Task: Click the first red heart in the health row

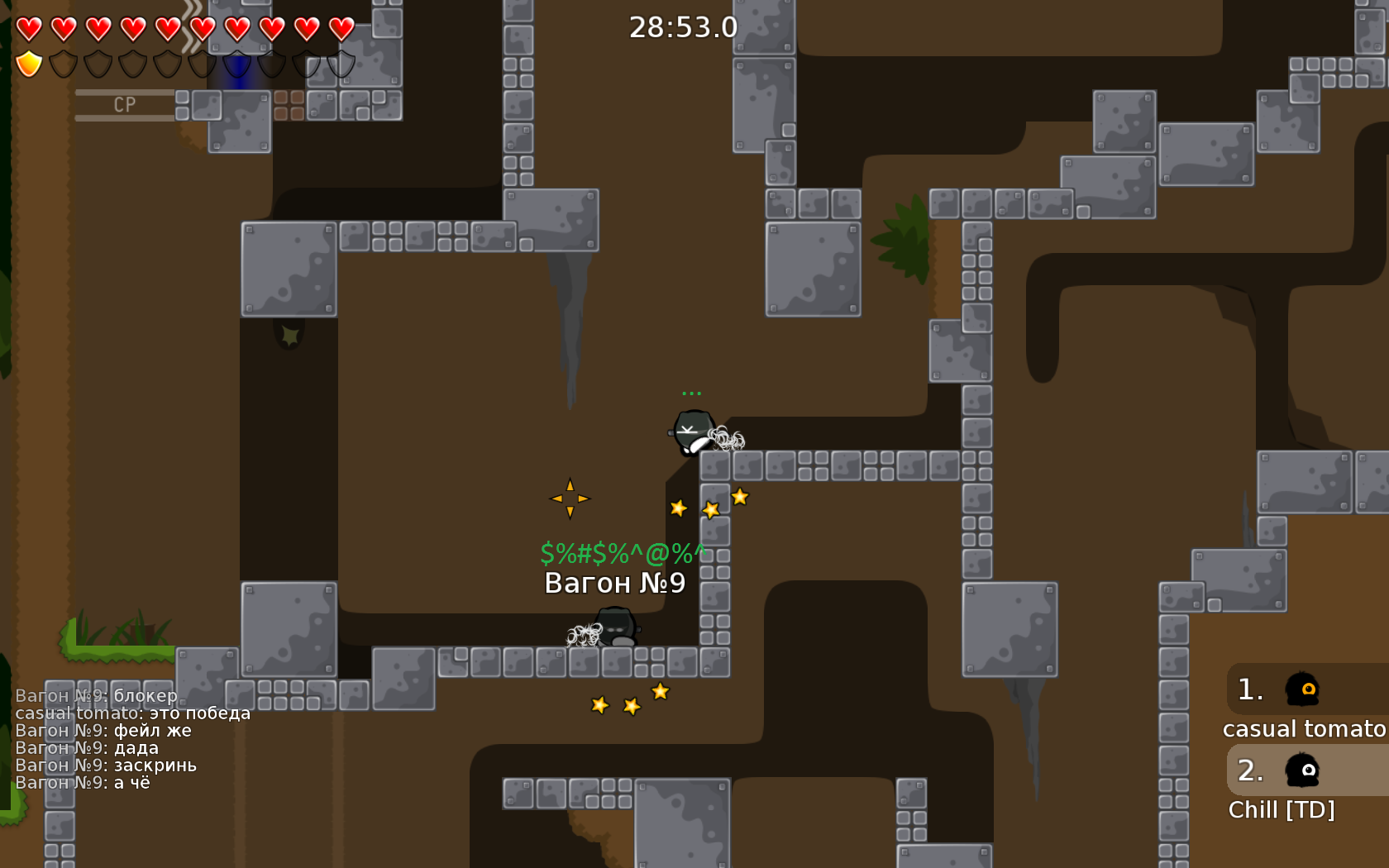Action: 27,27
